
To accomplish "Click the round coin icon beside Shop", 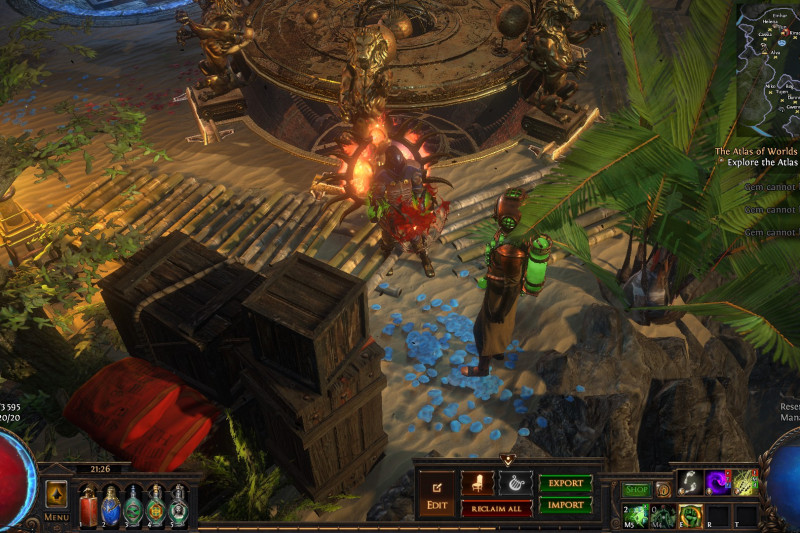I will pos(662,490).
